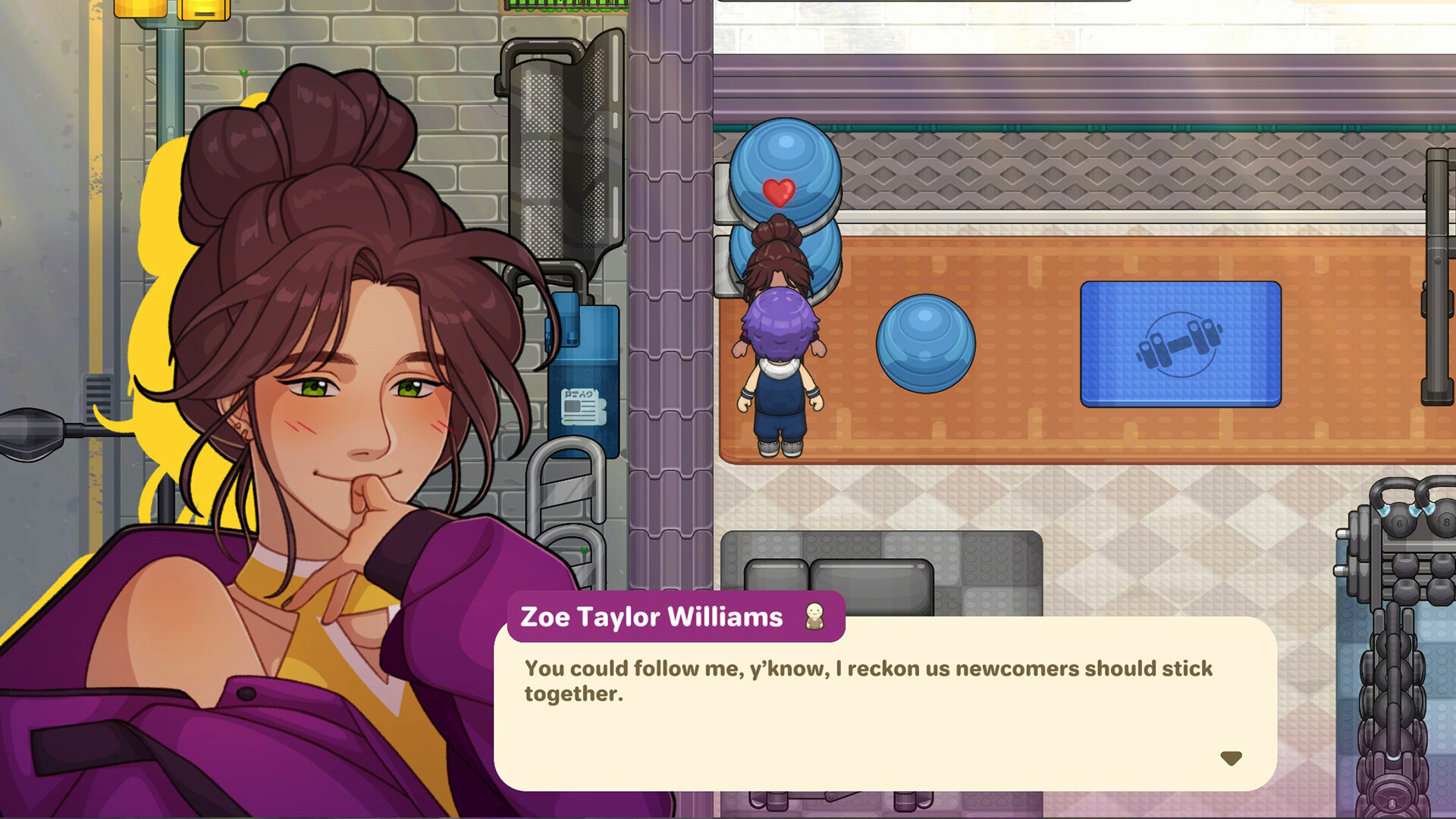Select the number 6 kettlebell on the rack
The width and height of the screenshot is (1456, 819).
[1400, 522]
